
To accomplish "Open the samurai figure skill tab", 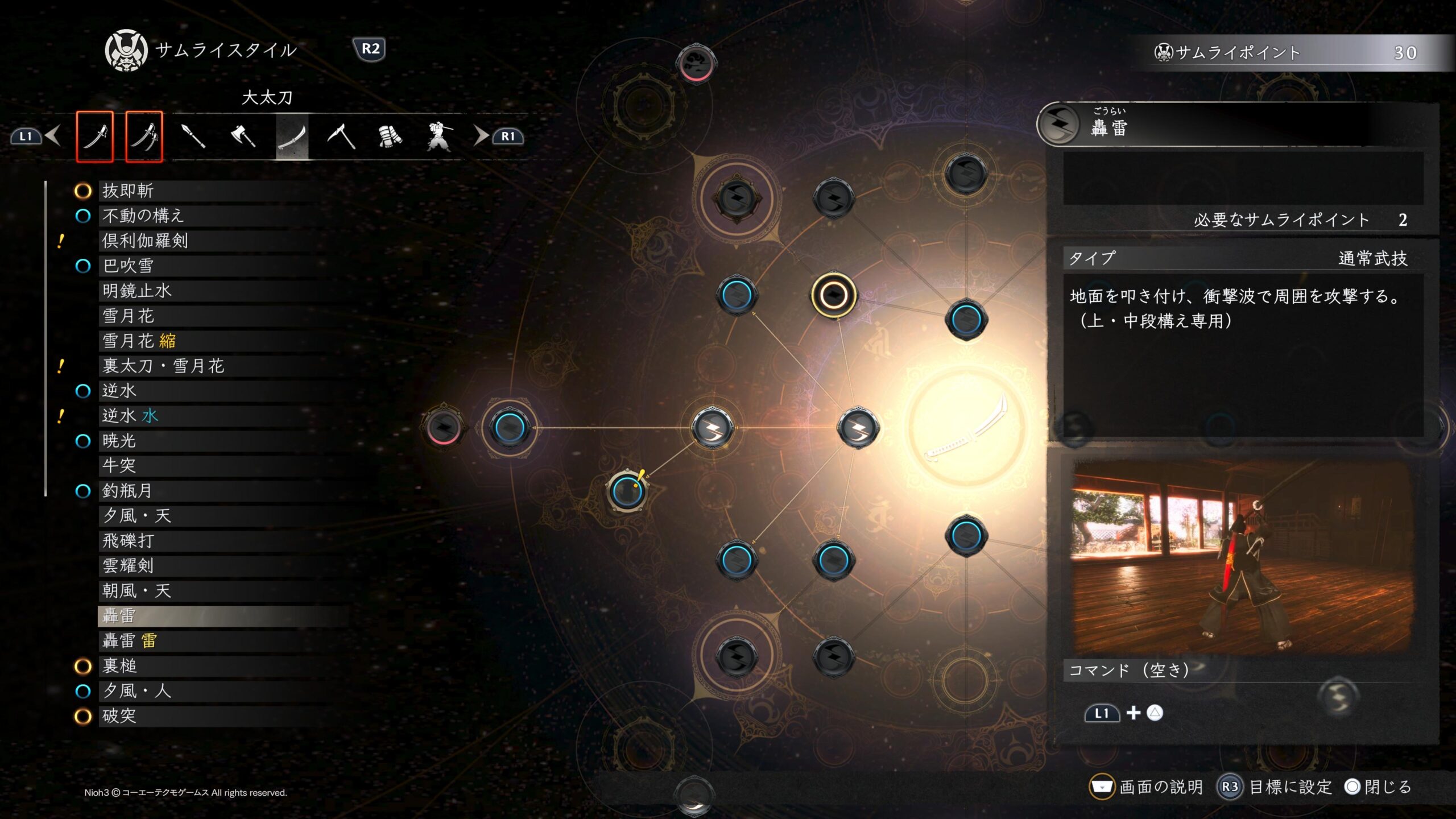I will point(439,136).
